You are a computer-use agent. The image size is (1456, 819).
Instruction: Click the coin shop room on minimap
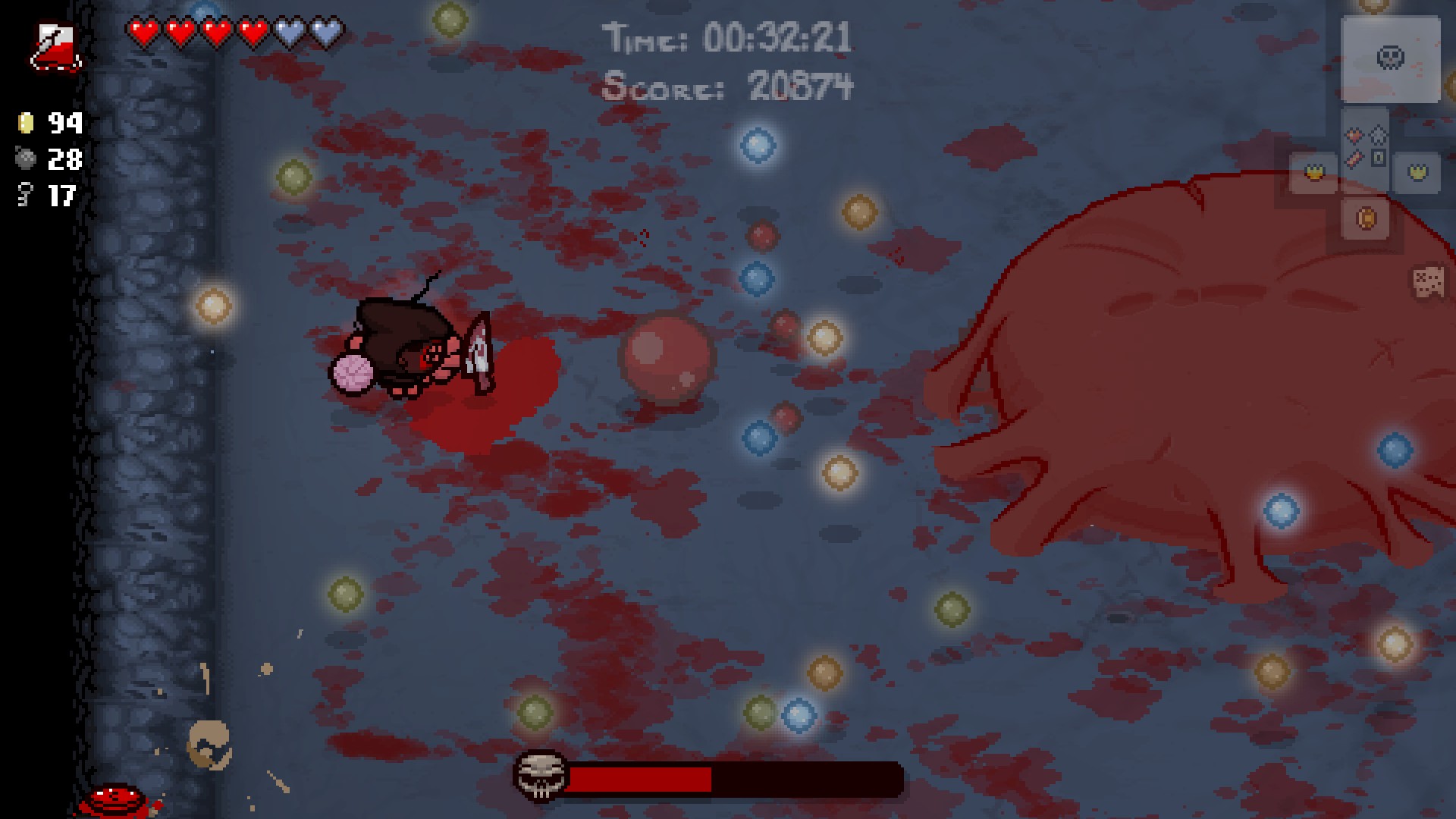[1365, 219]
